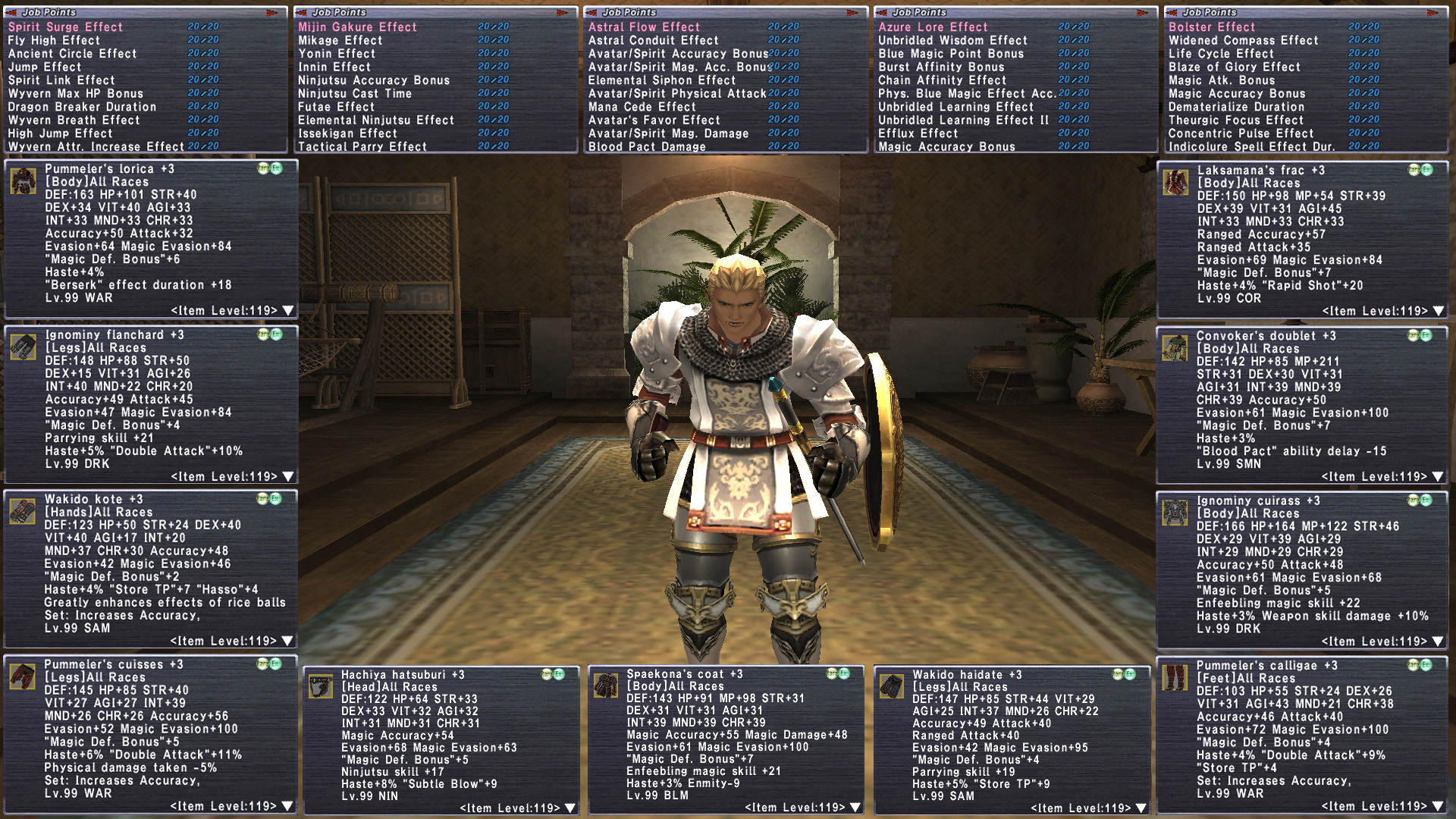Choose Fly High Effect in the Job Points list
The height and width of the screenshot is (819, 1456).
click(x=54, y=40)
